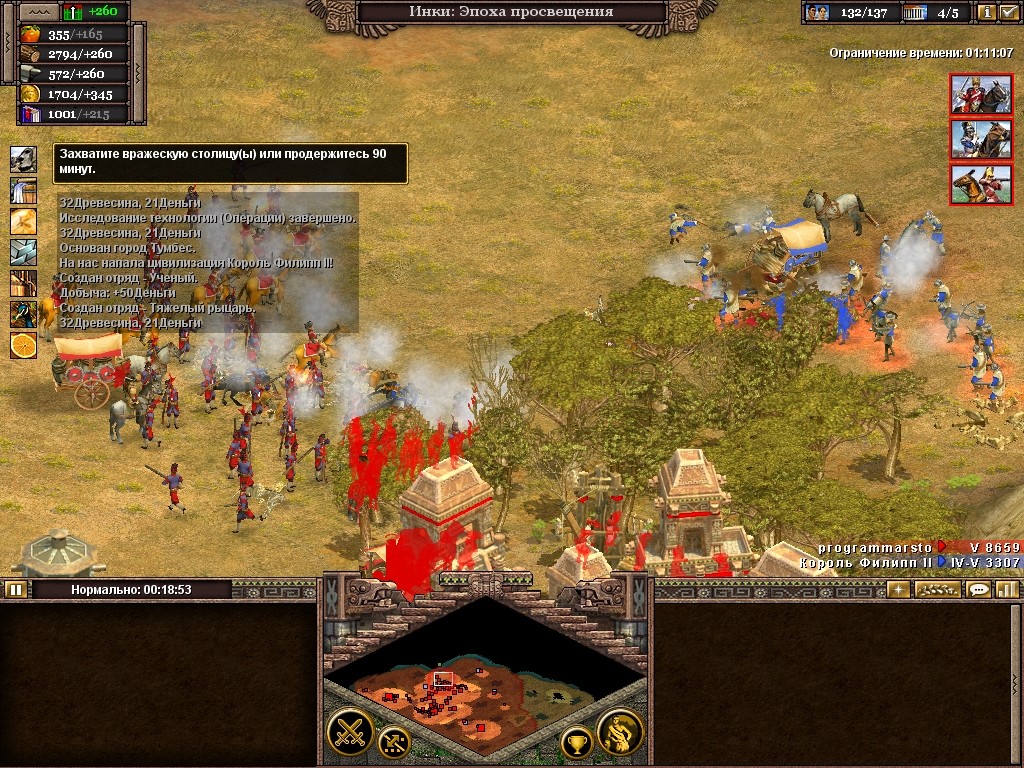Open the bar chart statistics button

(x=1007, y=589)
